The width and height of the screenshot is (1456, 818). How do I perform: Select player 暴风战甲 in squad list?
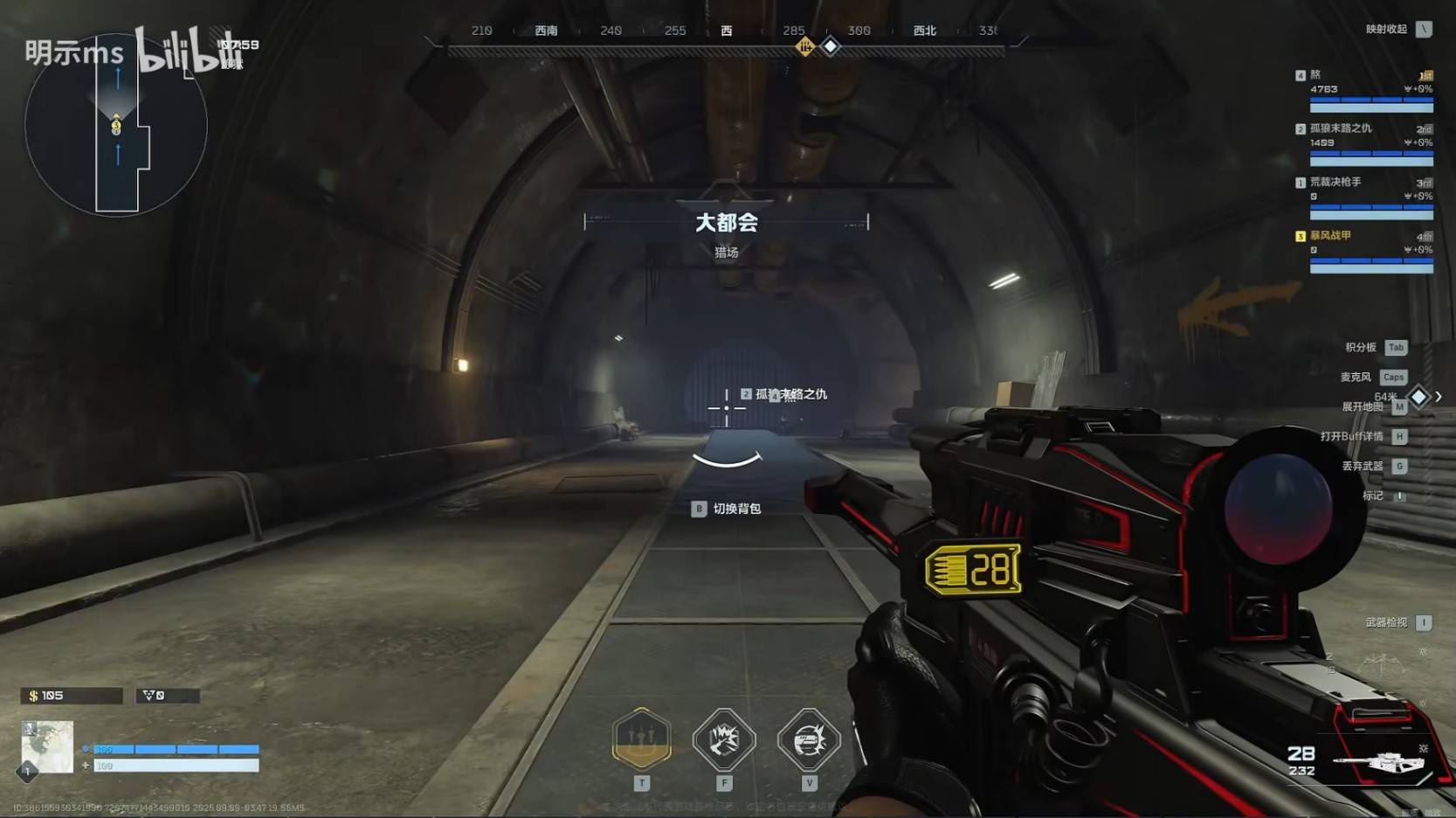[1330, 235]
